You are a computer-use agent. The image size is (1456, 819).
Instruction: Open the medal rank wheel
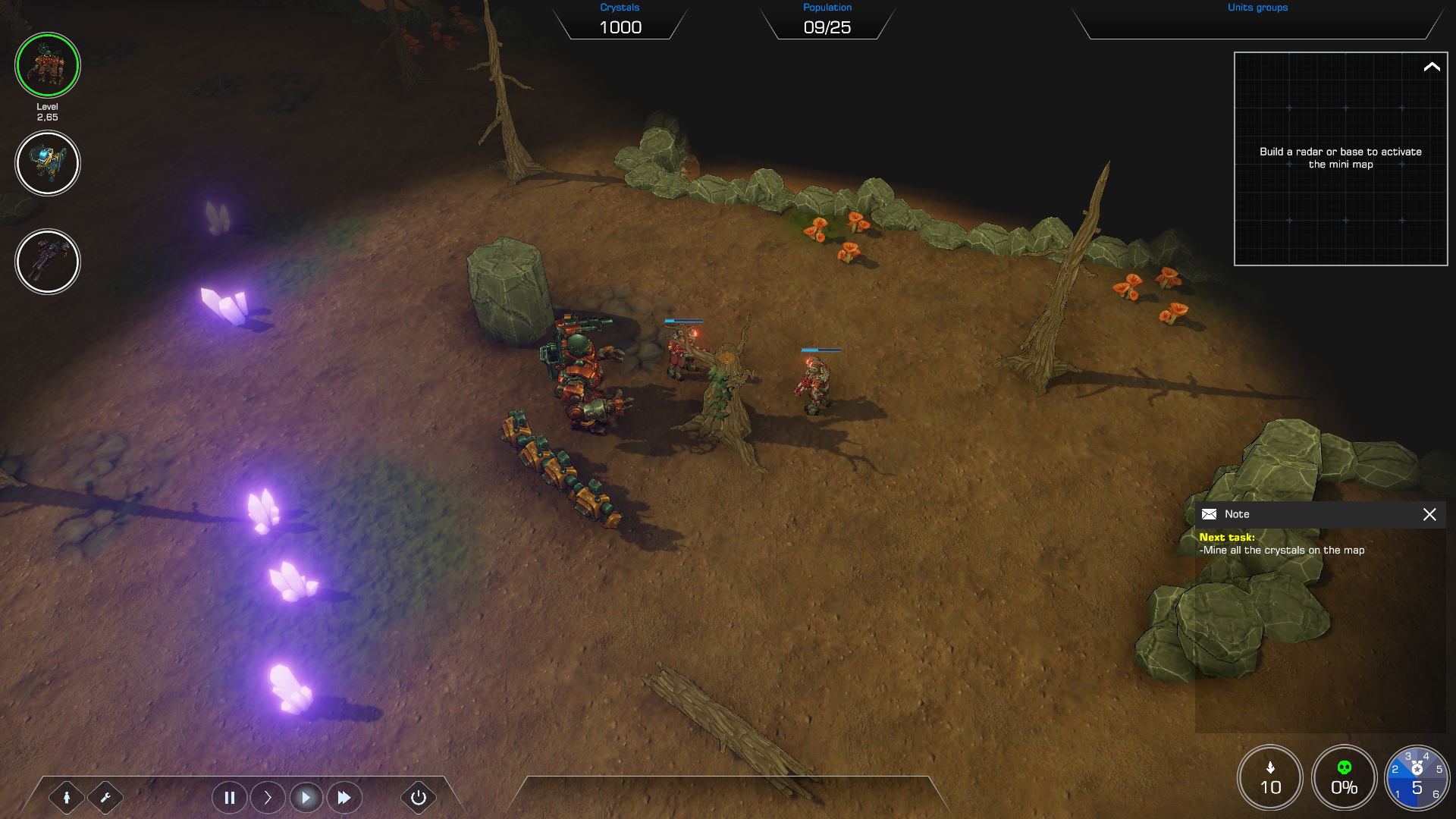(1417, 778)
